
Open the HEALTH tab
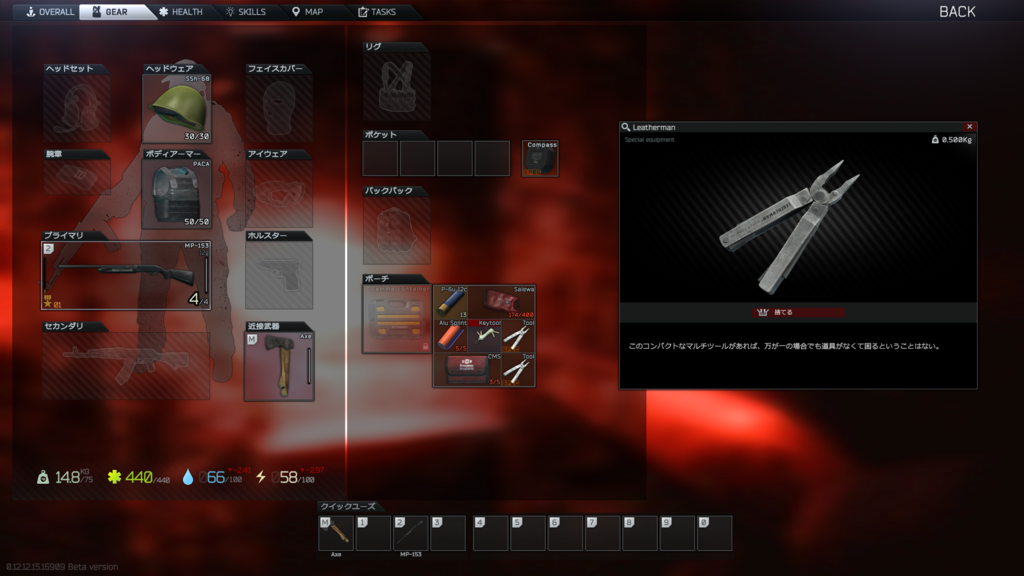[x=180, y=12]
